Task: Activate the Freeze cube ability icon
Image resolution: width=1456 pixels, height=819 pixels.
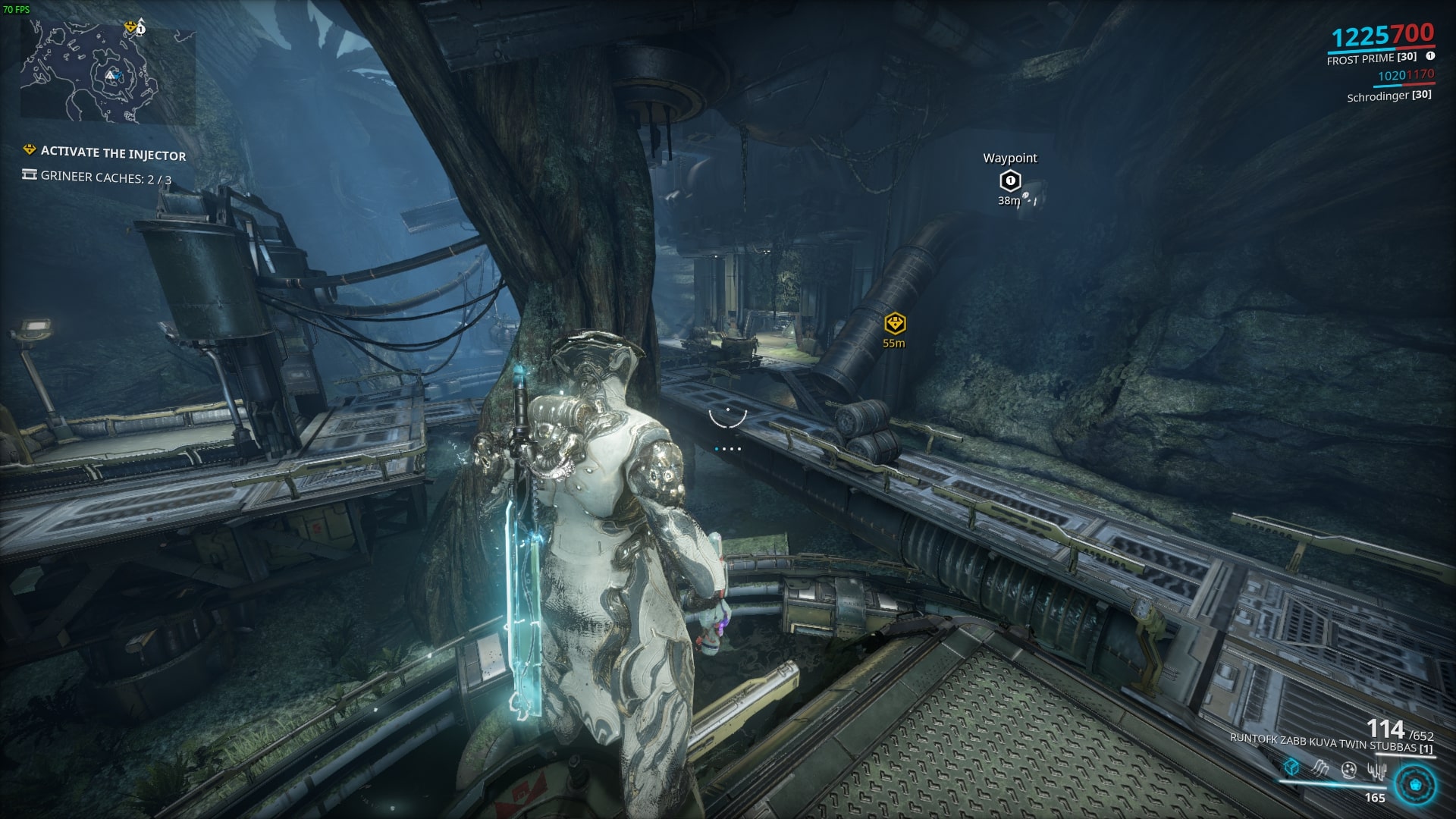Action: (1291, 769)
